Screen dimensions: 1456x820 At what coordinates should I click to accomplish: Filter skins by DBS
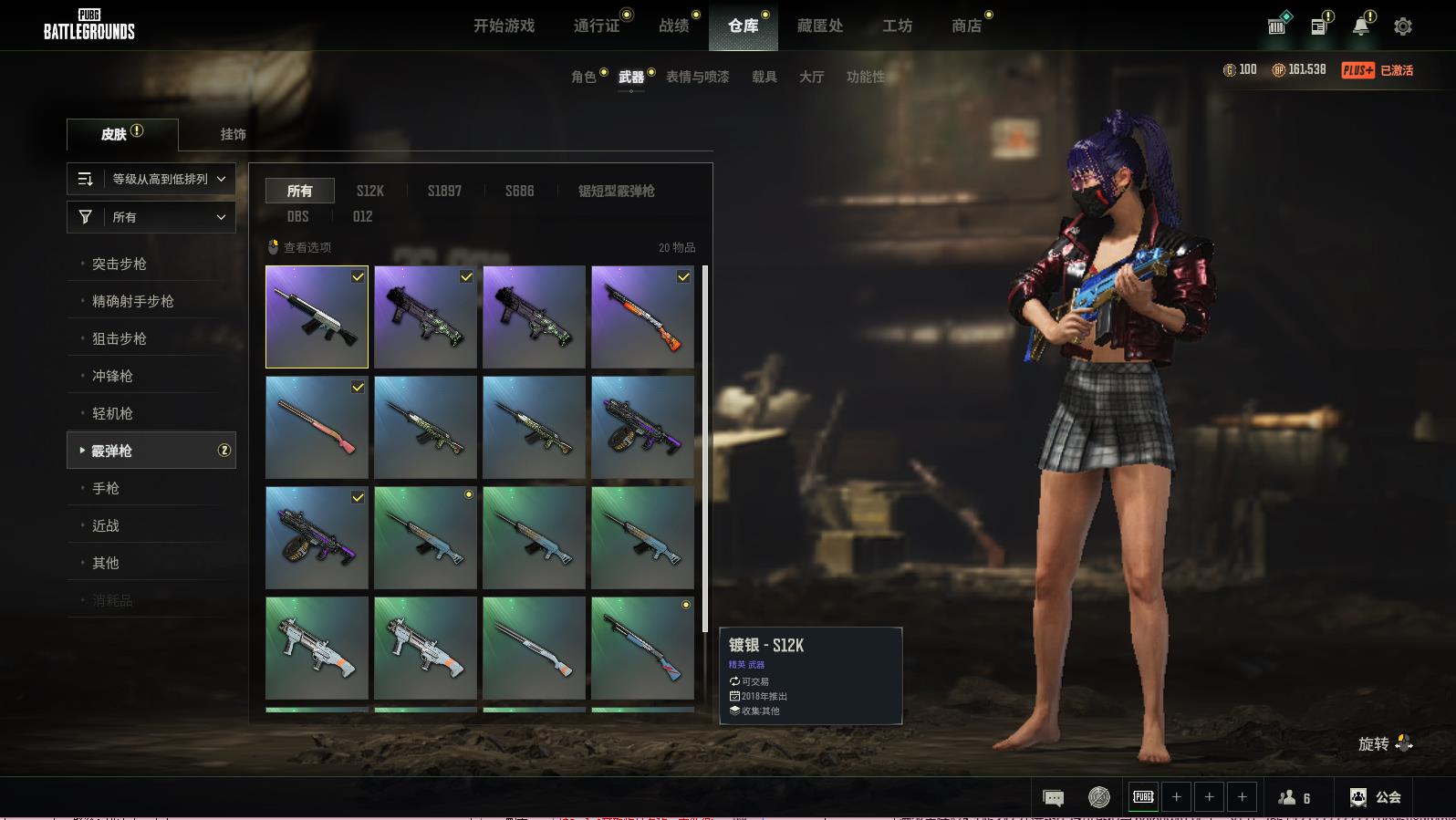click(x=297, y=216)
